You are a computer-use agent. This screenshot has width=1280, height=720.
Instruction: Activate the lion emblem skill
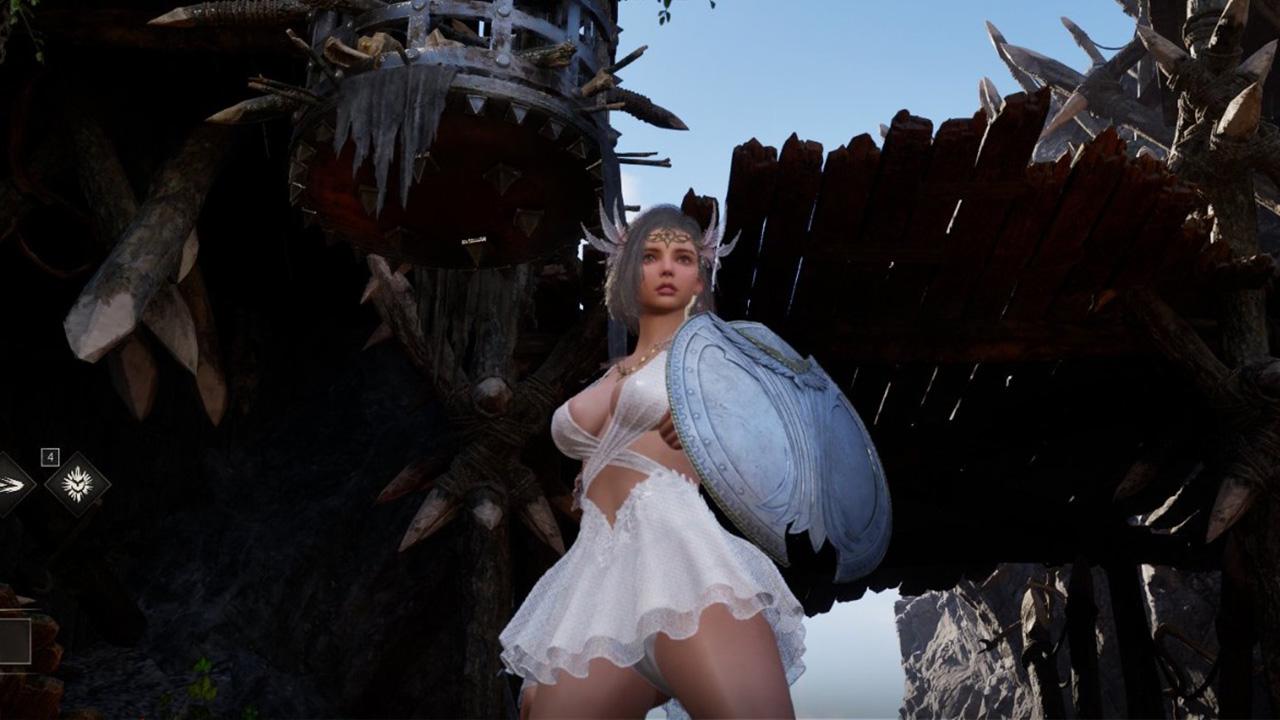[77, 485]
